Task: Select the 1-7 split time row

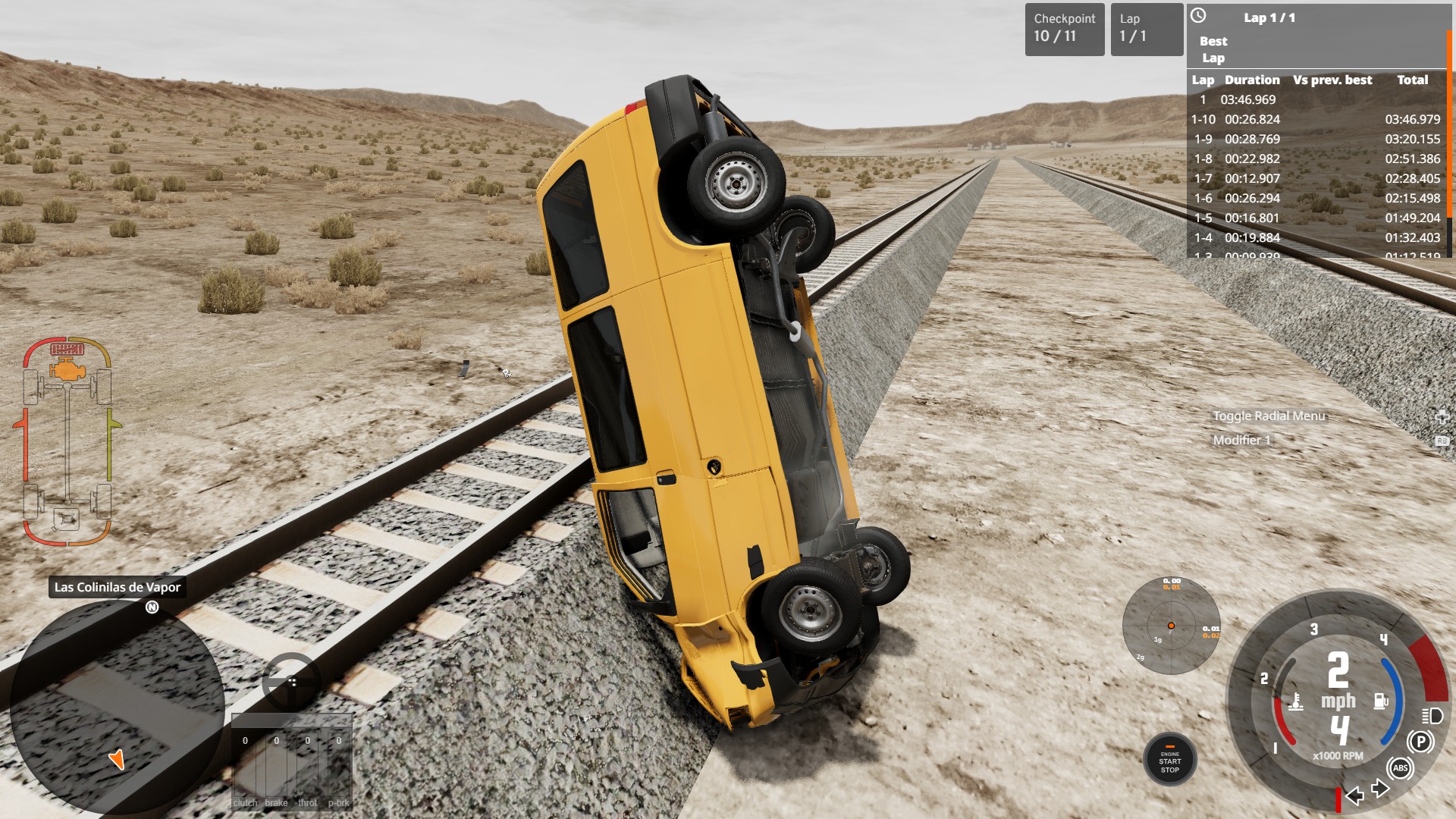Action: [1316, 178]
